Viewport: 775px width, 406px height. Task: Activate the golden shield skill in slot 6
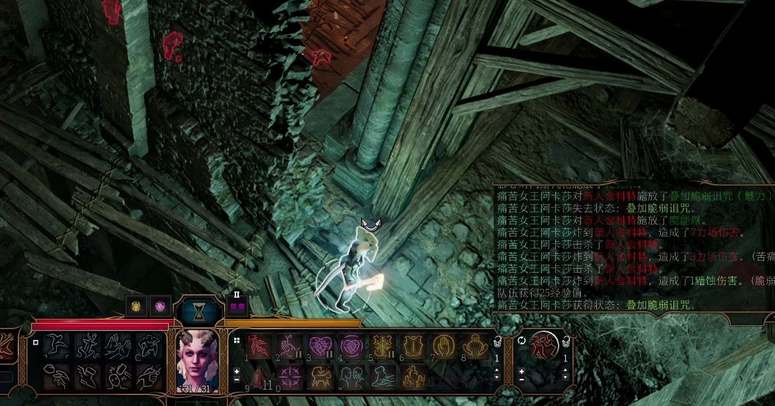410,346
